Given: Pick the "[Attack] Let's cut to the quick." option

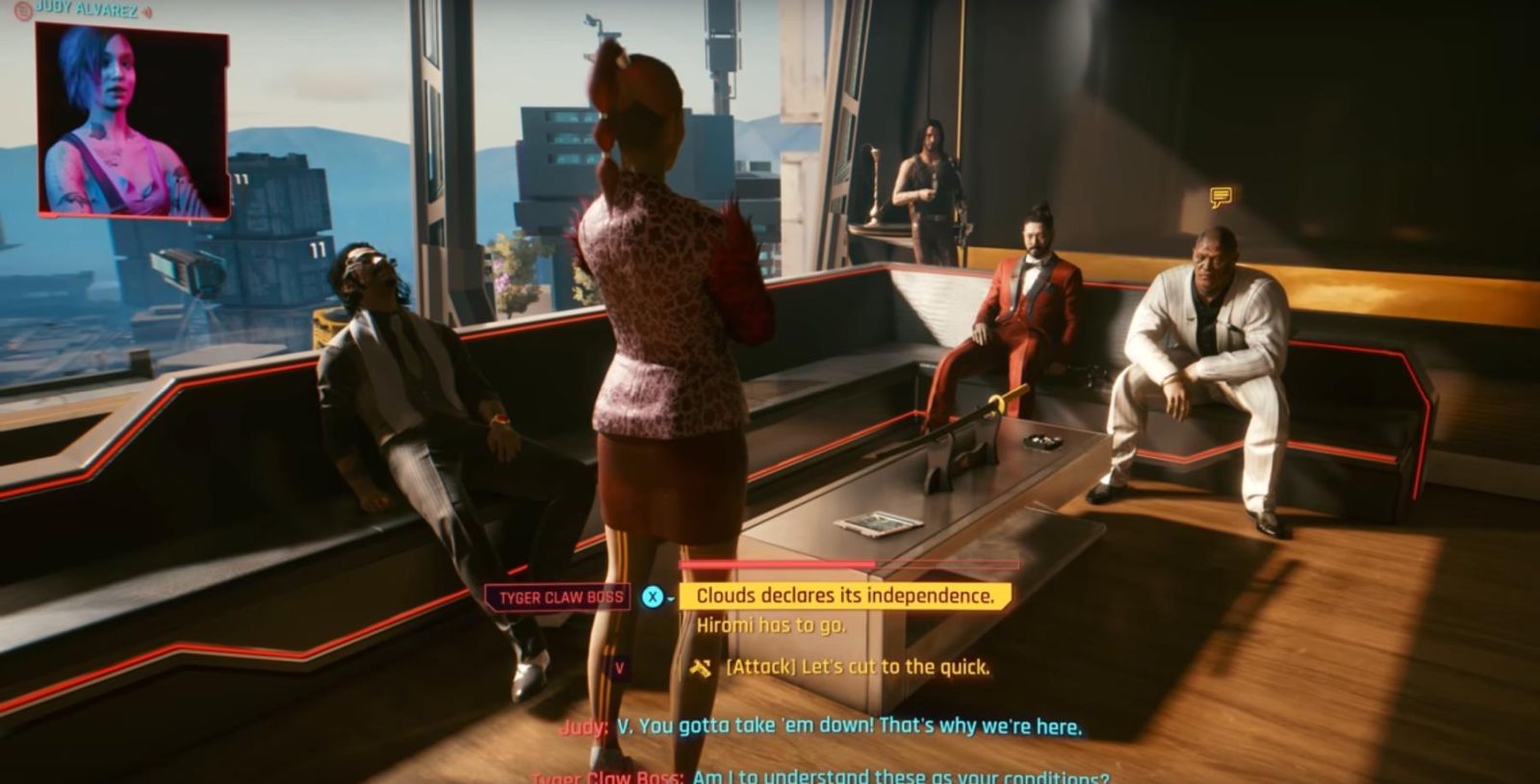Looking at the screenshot, I should [857, 667].
